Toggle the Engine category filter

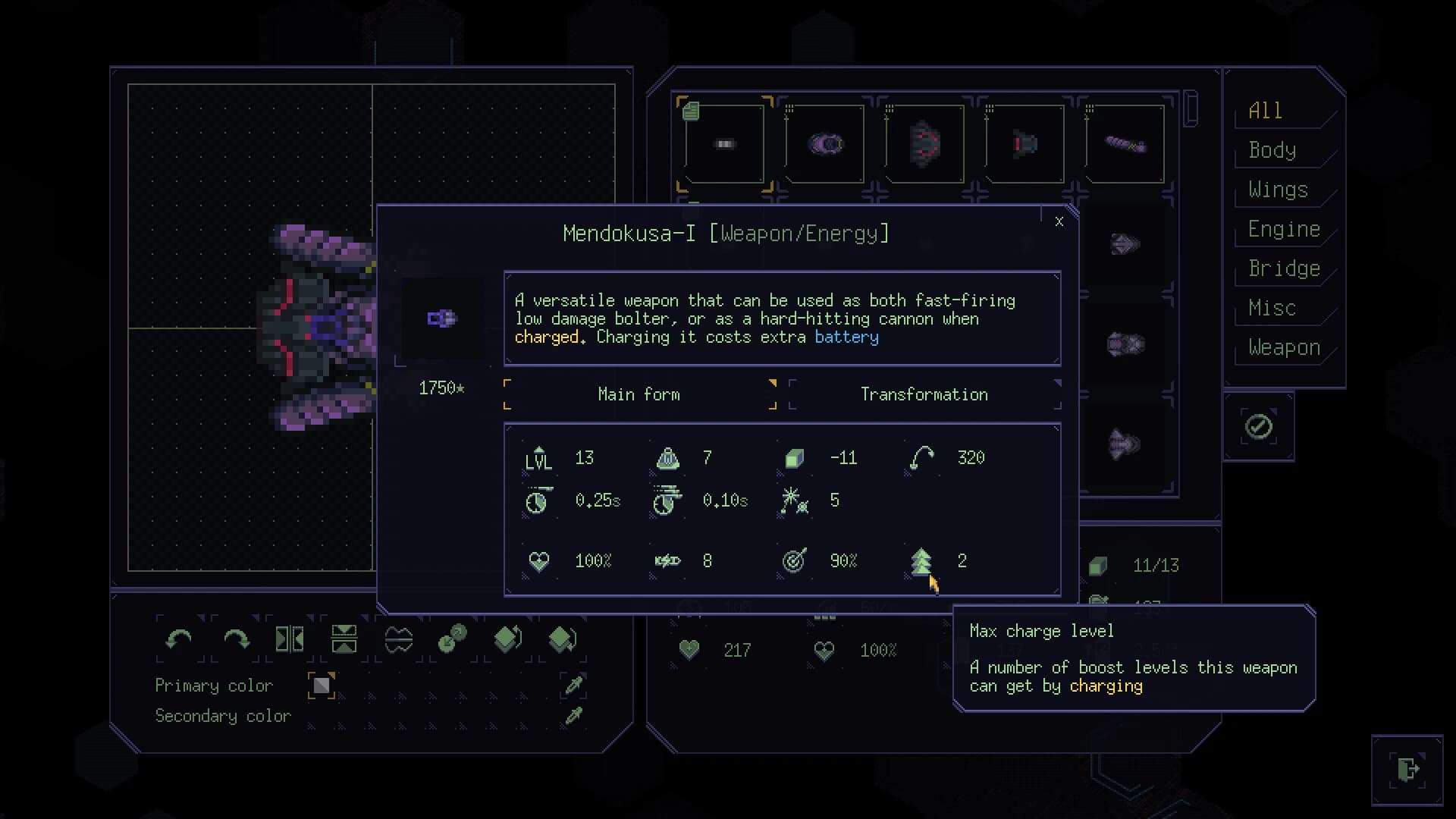coord(1283,229)
